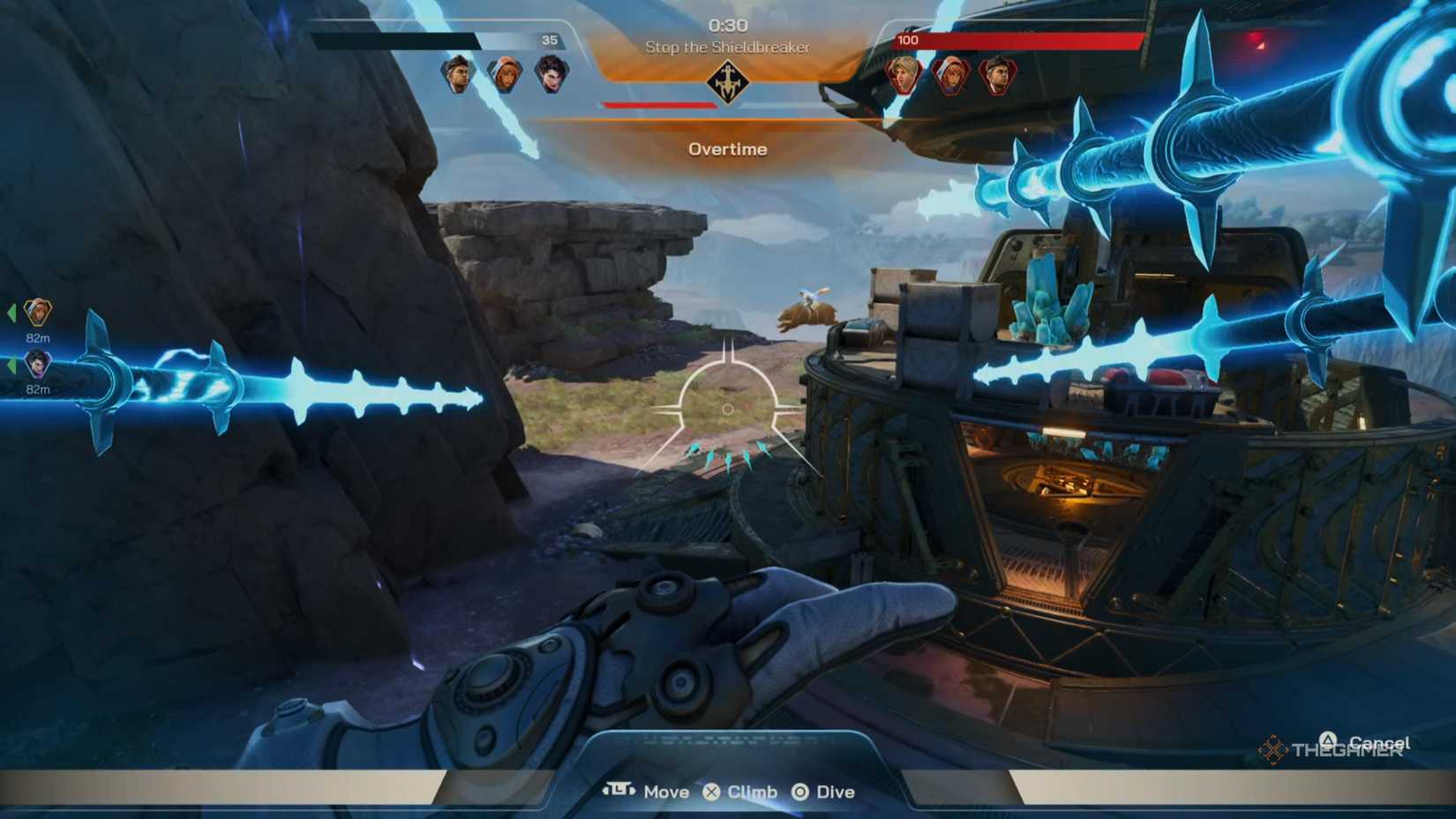
Task: Click the Dive circle prompt
Action: click(x=801, y=792)
